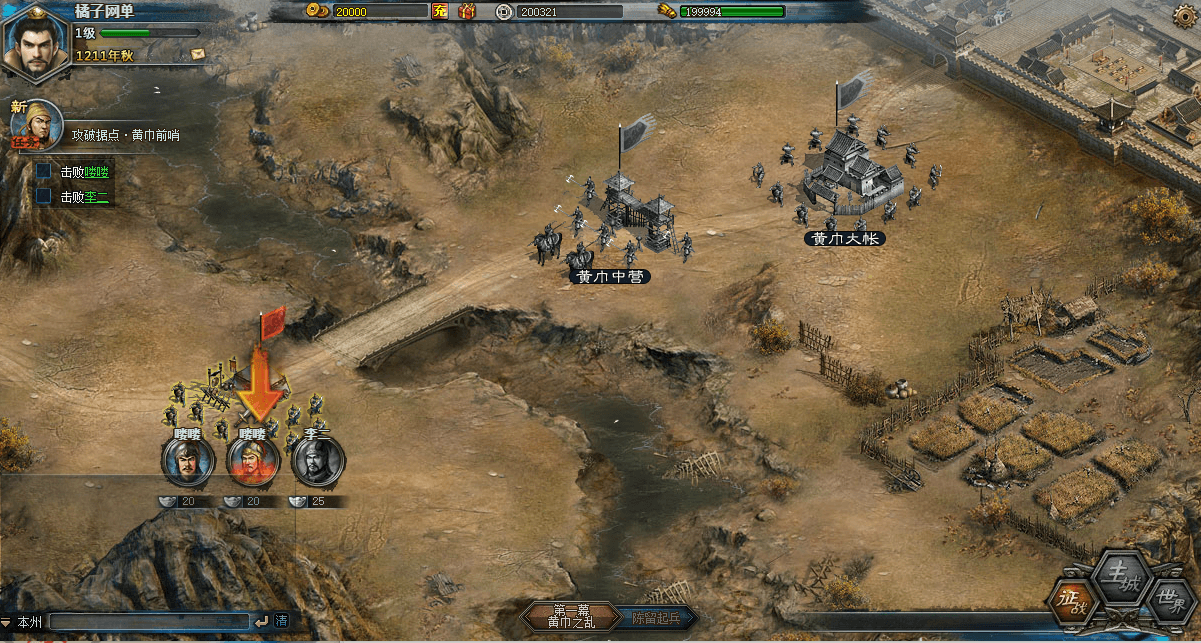Click the 击败李二 objective entry

[x=84, y=197]
